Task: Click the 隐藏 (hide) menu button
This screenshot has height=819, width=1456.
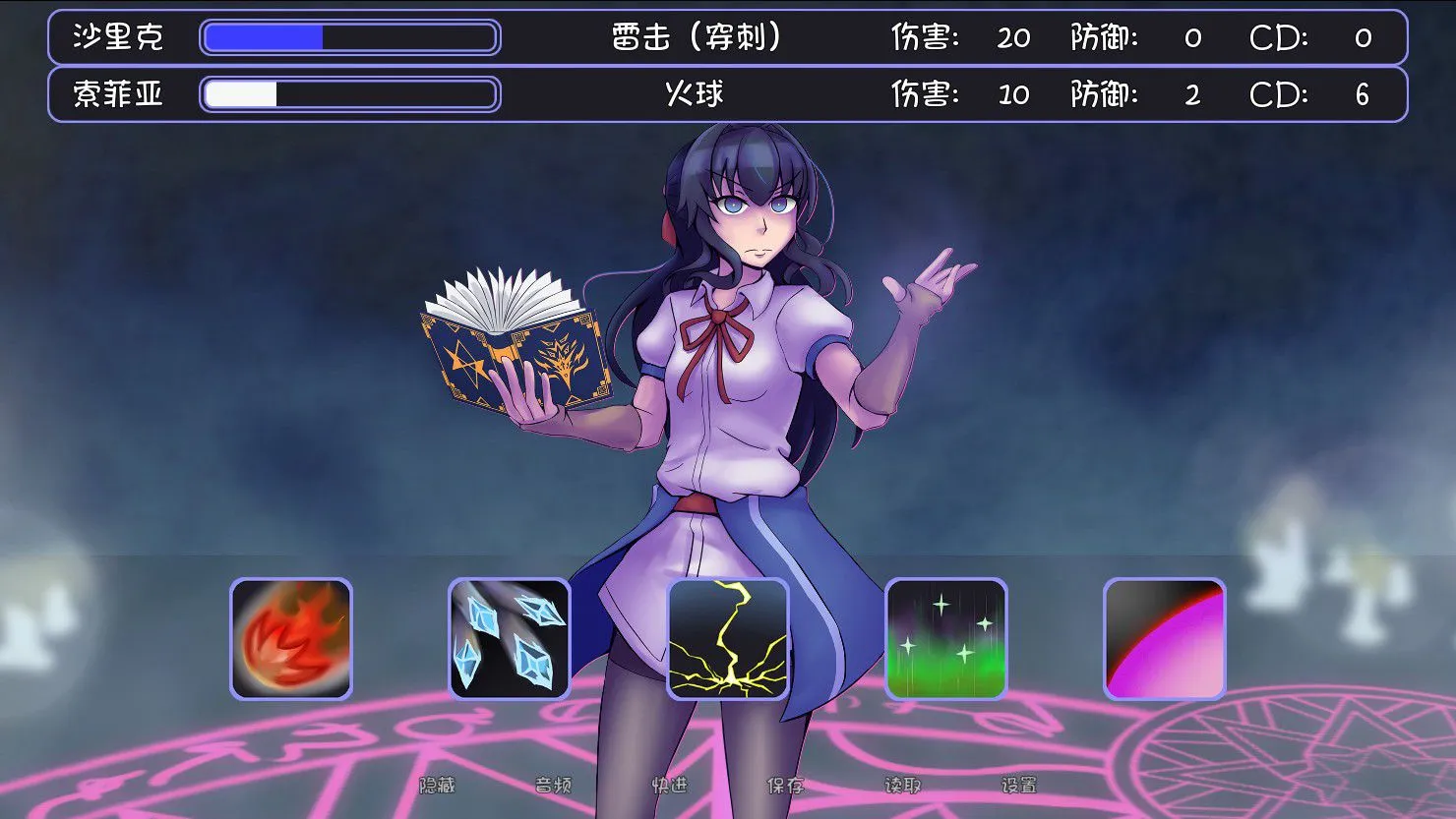Action: tap(438, 785)
